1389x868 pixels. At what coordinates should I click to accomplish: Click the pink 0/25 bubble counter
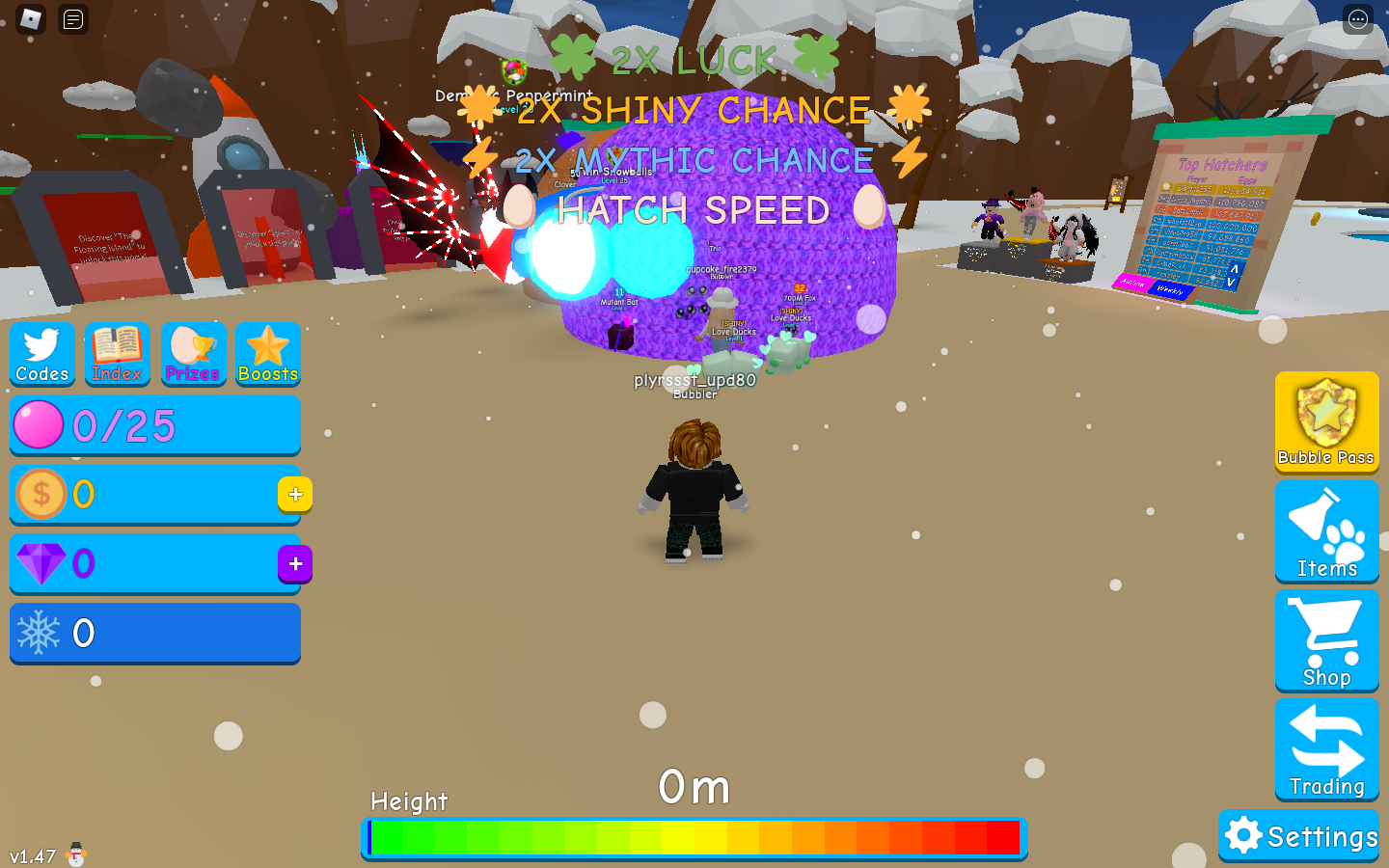pos(154,425)
